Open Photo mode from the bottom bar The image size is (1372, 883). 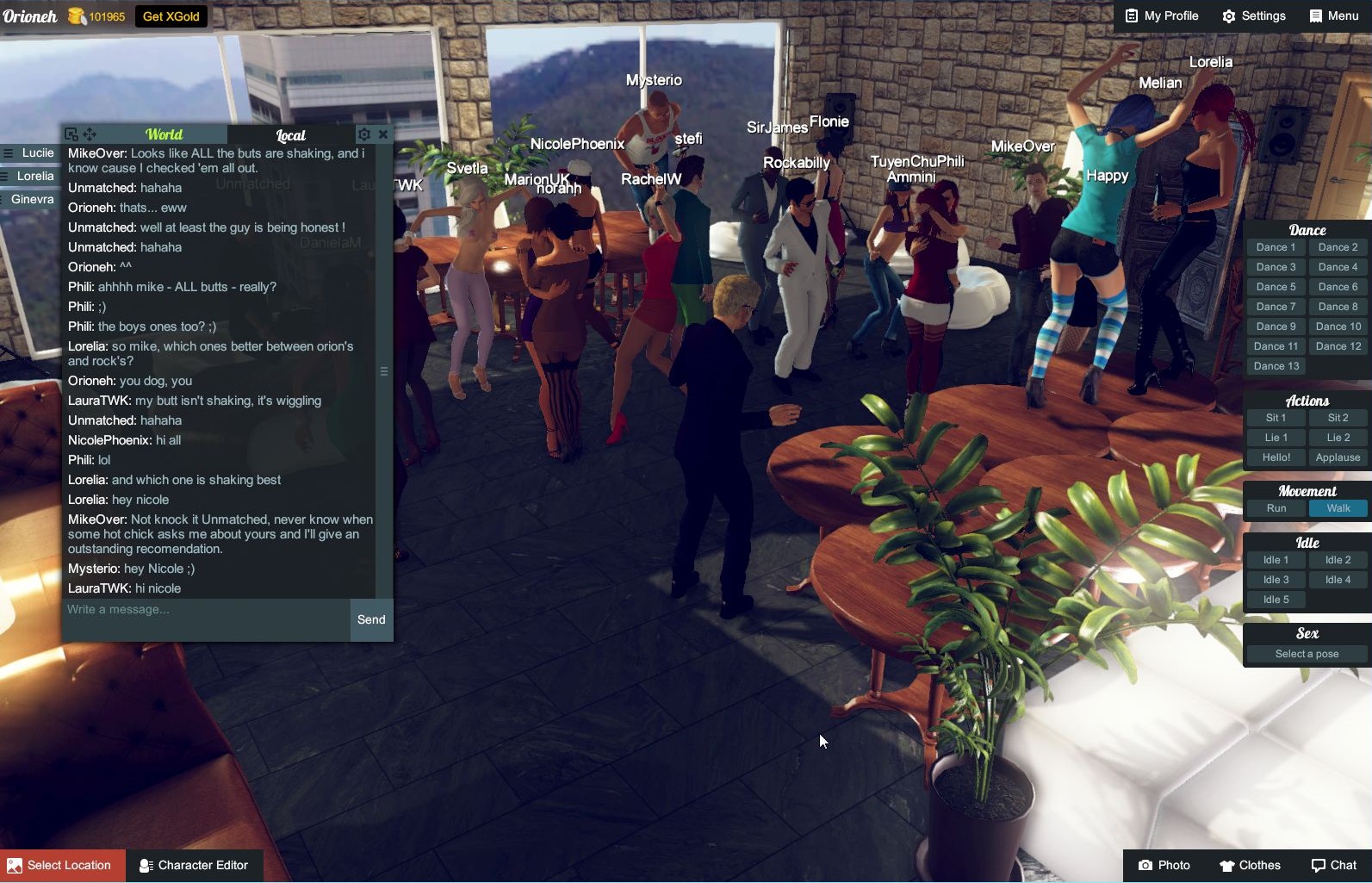point(1164,865)
